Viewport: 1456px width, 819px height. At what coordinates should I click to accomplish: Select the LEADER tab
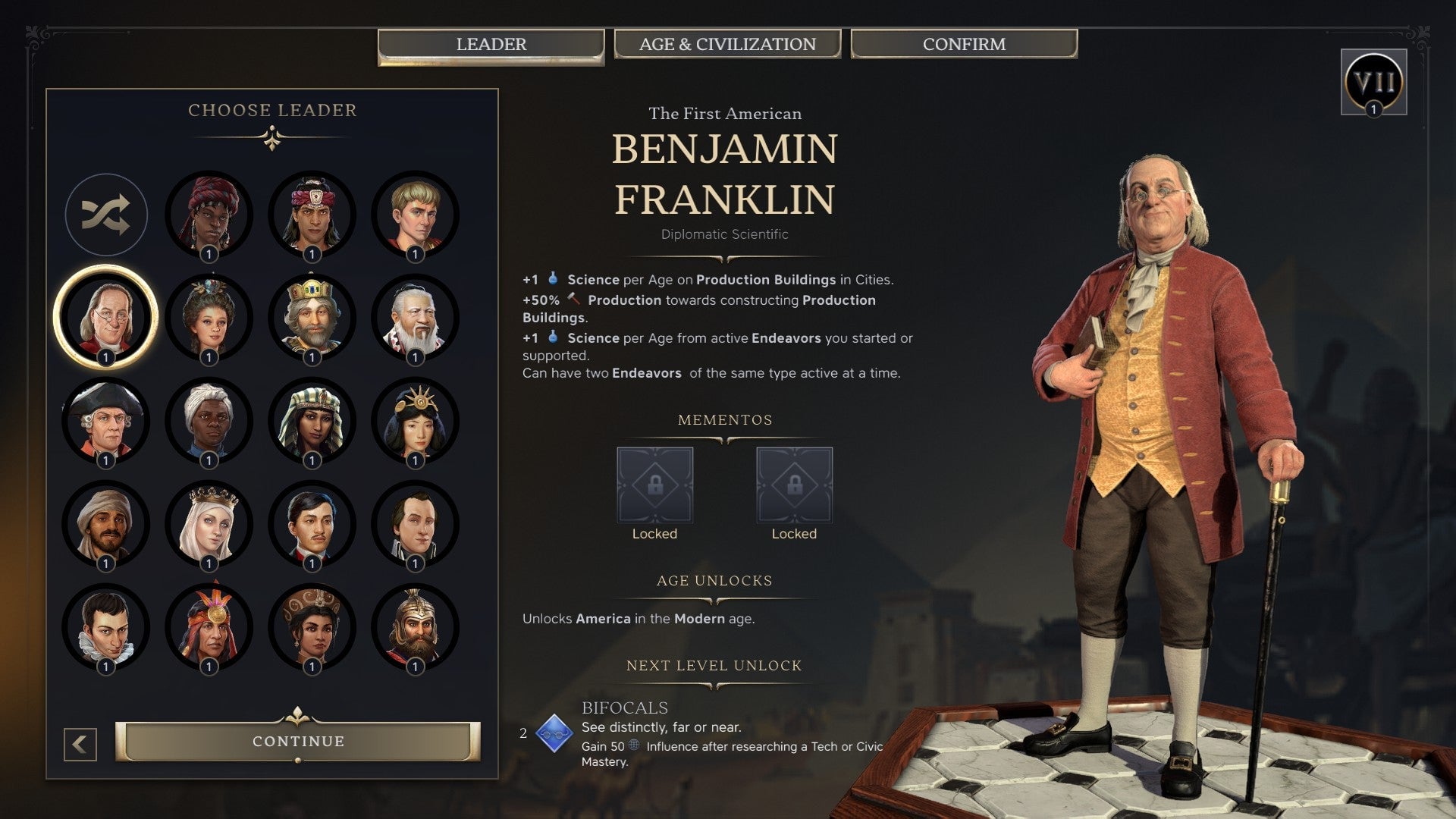click(491, 44)
